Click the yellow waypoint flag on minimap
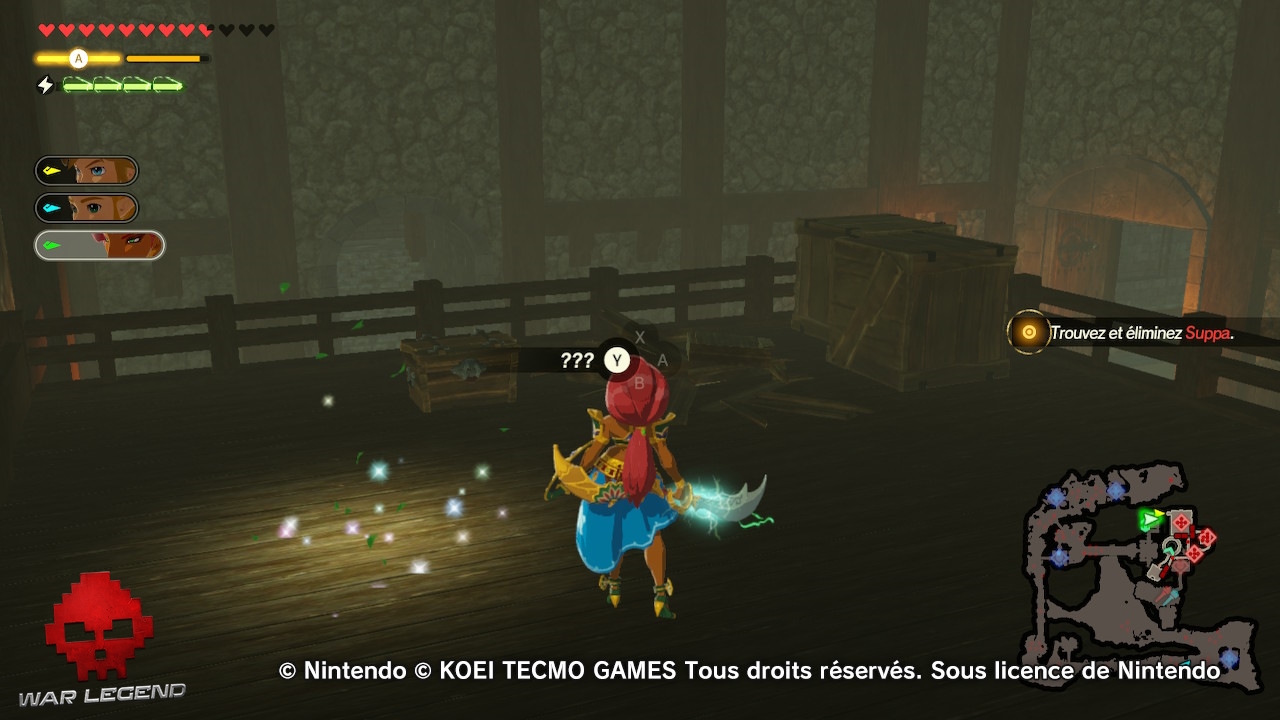Image resolution: width=1280 pixels, height=720 pixels. point(1158,512)
